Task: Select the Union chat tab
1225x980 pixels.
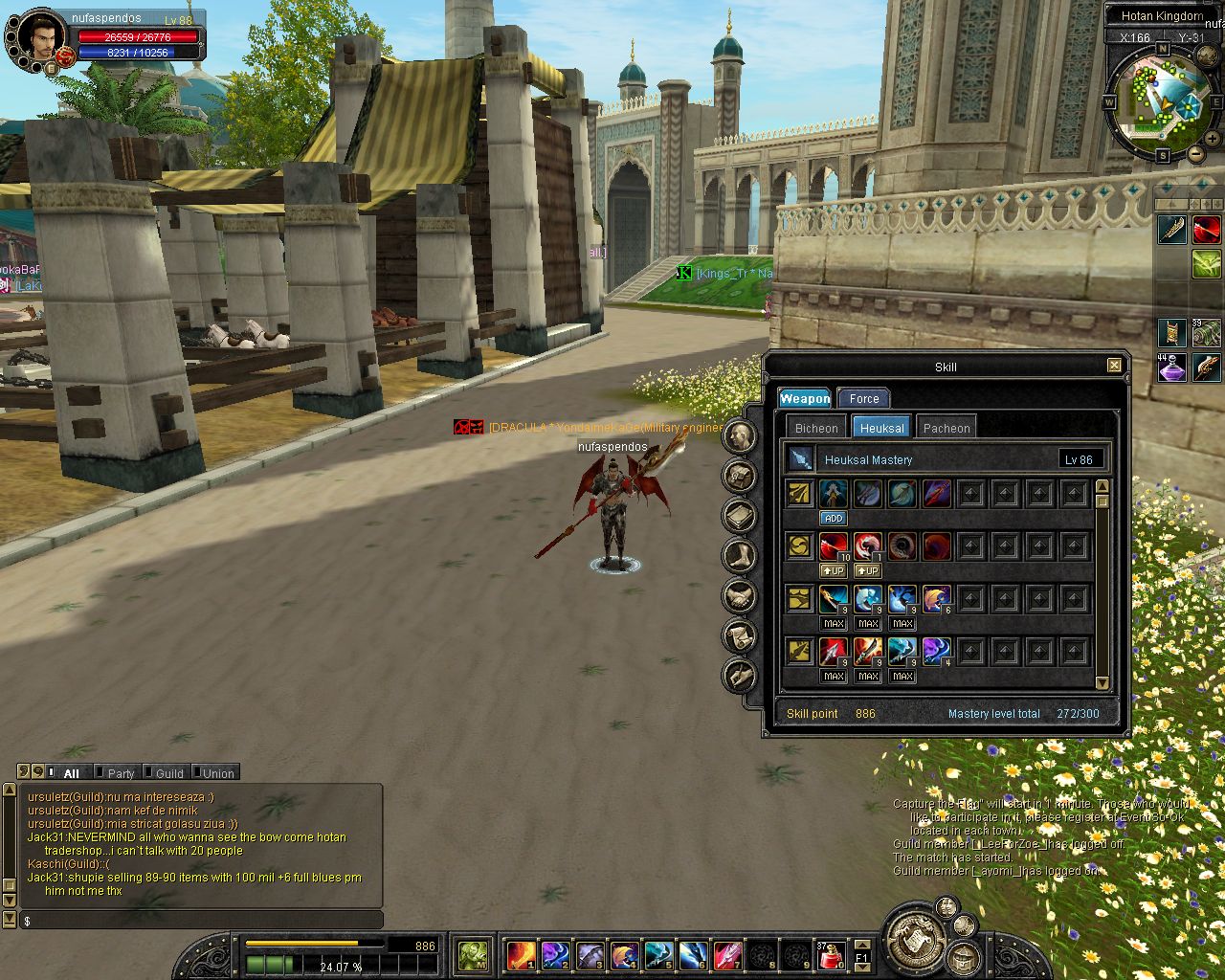Action: tap(218, 773)
